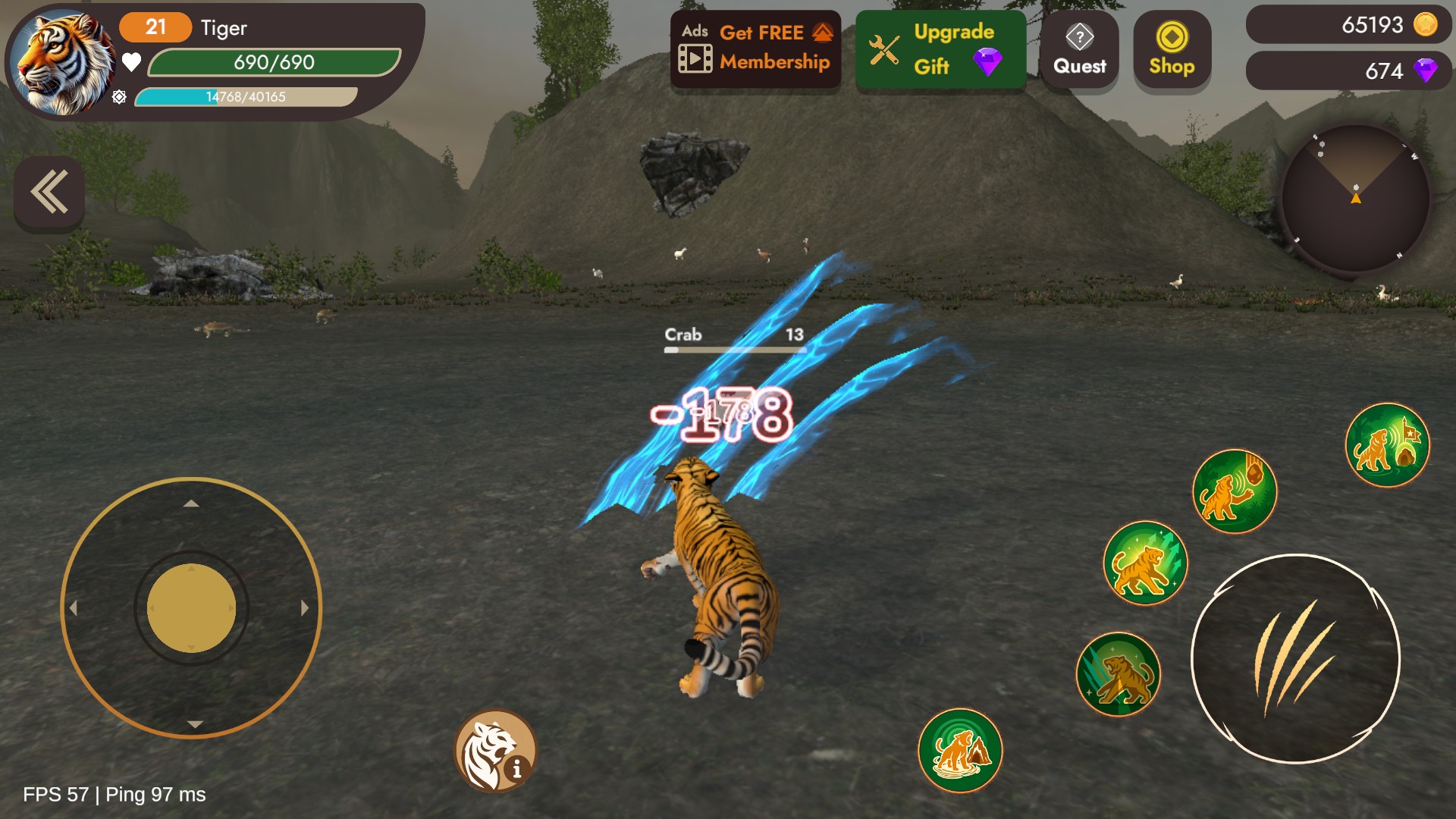Screen dimensions: 1456x819
Task: Trigger the tiger pounce skill with green streaks
Action: pyautogui.click(x=1145, y=563)
